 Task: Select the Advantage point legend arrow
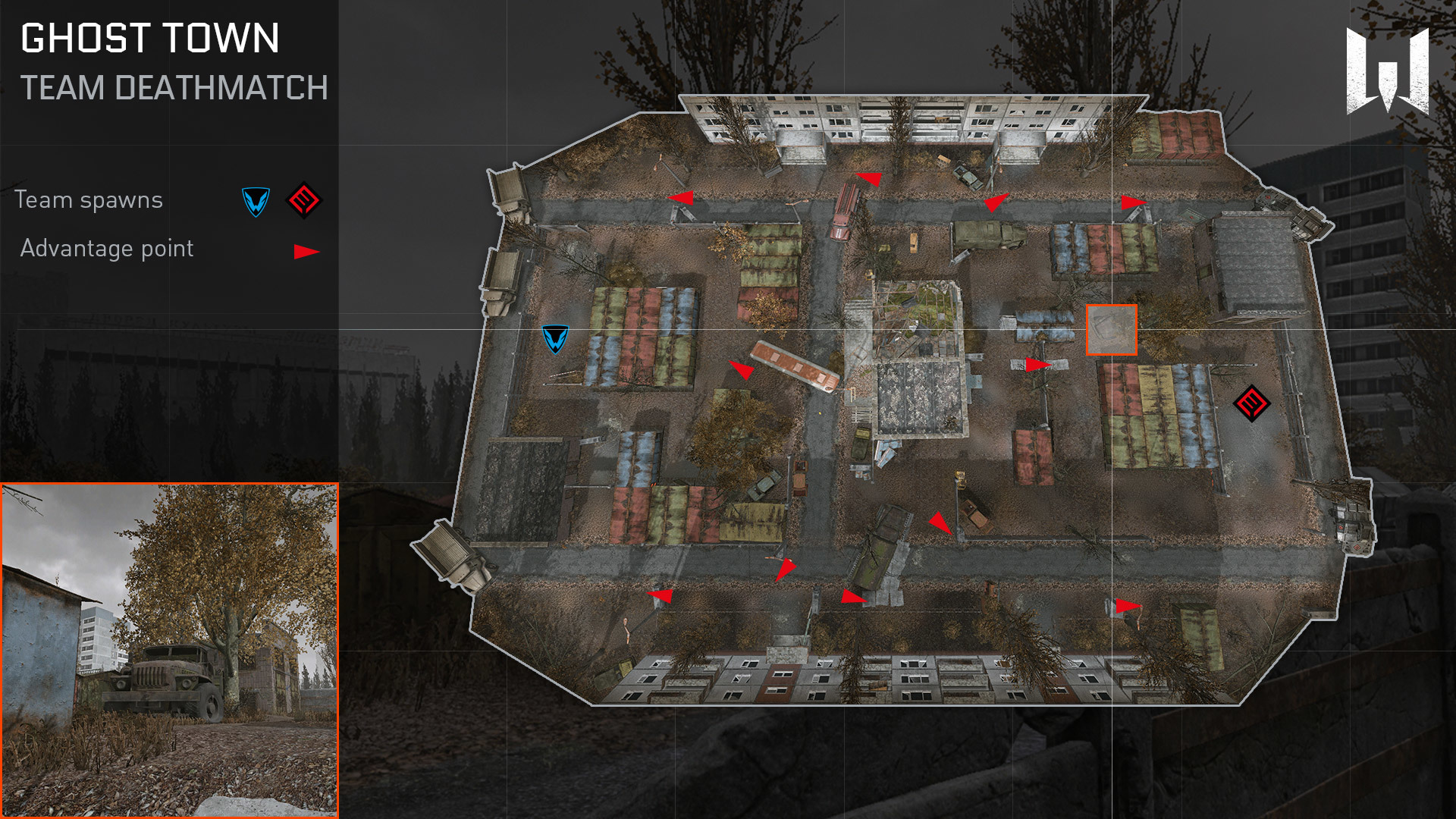pyautogui.click(x=306, y=252)
